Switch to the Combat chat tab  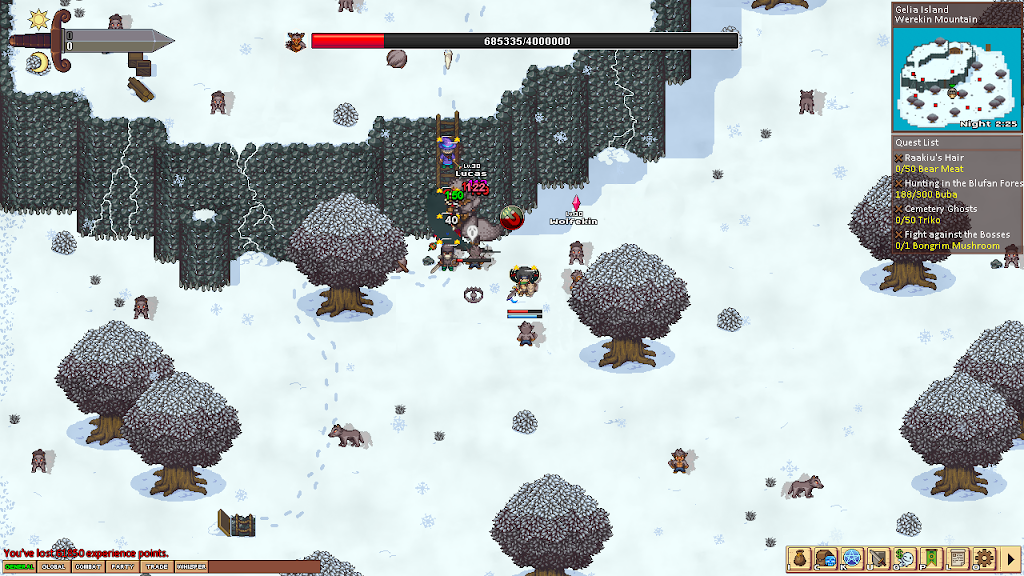click(x=88, y=567)
